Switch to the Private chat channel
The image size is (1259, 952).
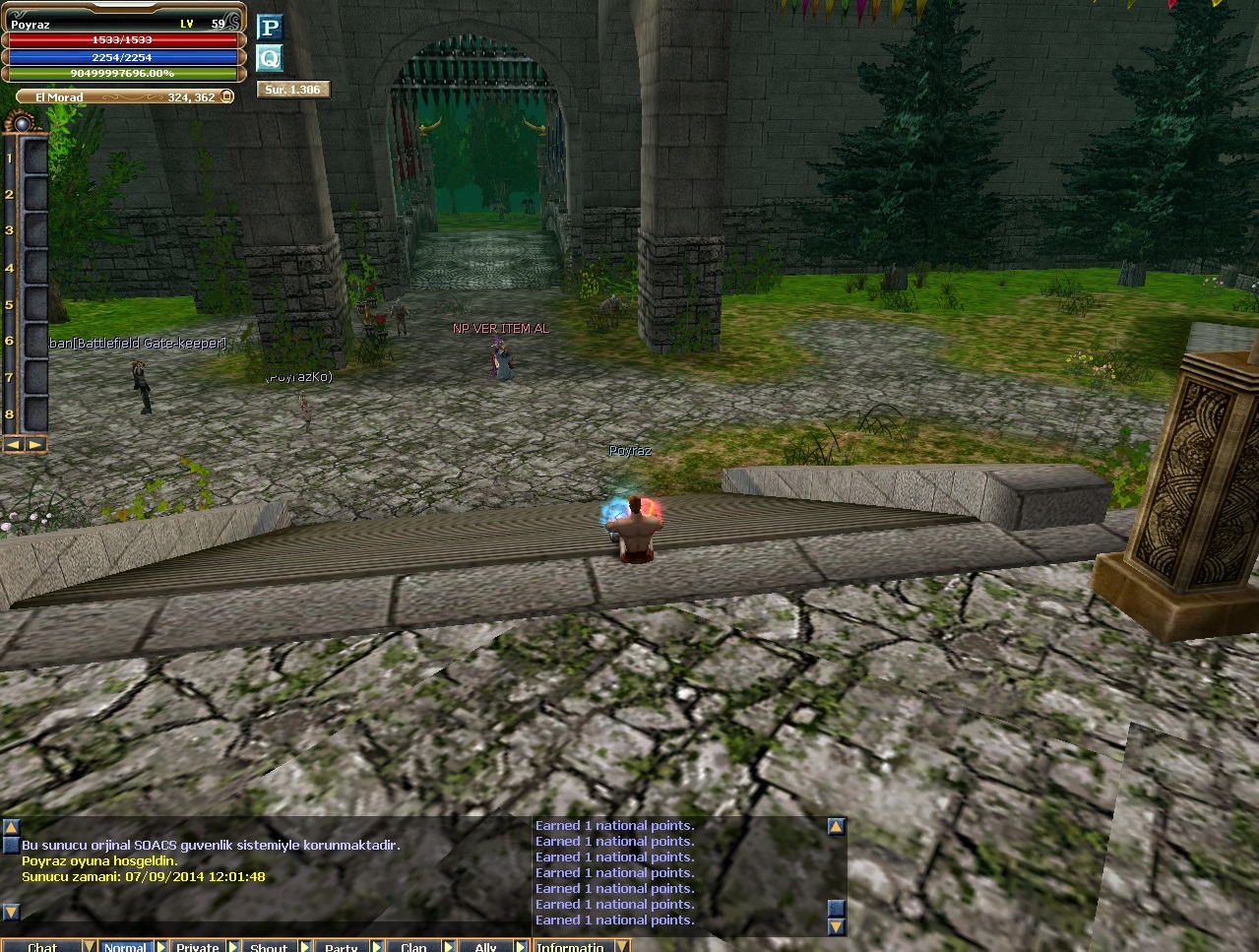coord(197,946)
